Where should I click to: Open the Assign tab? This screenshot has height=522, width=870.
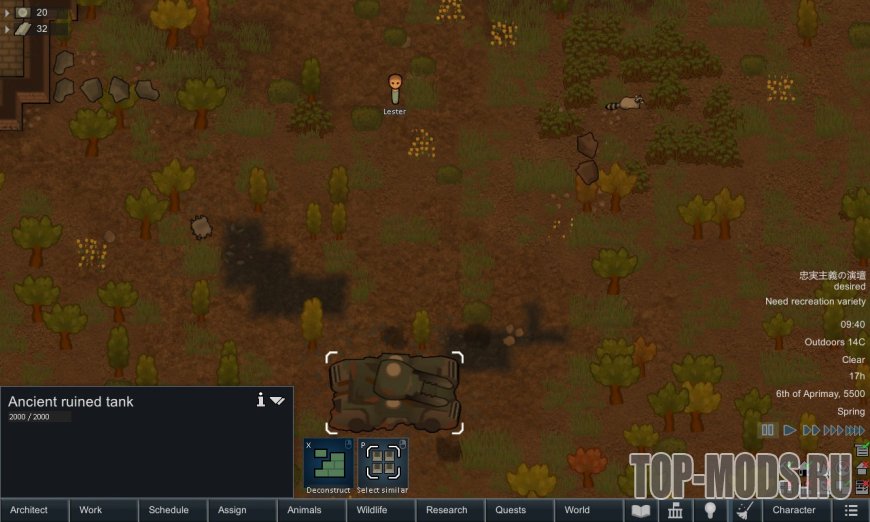click(x=232, y=510)
